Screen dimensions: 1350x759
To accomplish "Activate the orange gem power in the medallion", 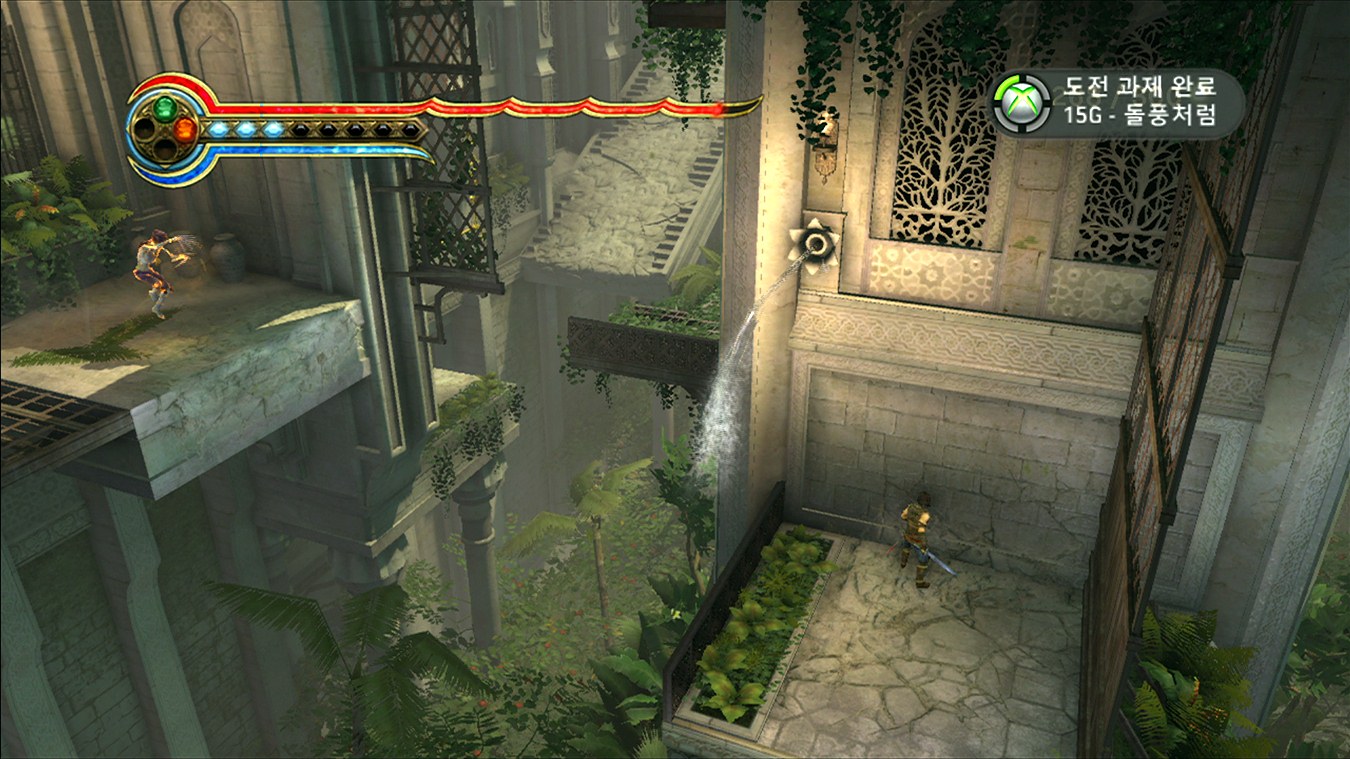I will click(x=185, y=129).
